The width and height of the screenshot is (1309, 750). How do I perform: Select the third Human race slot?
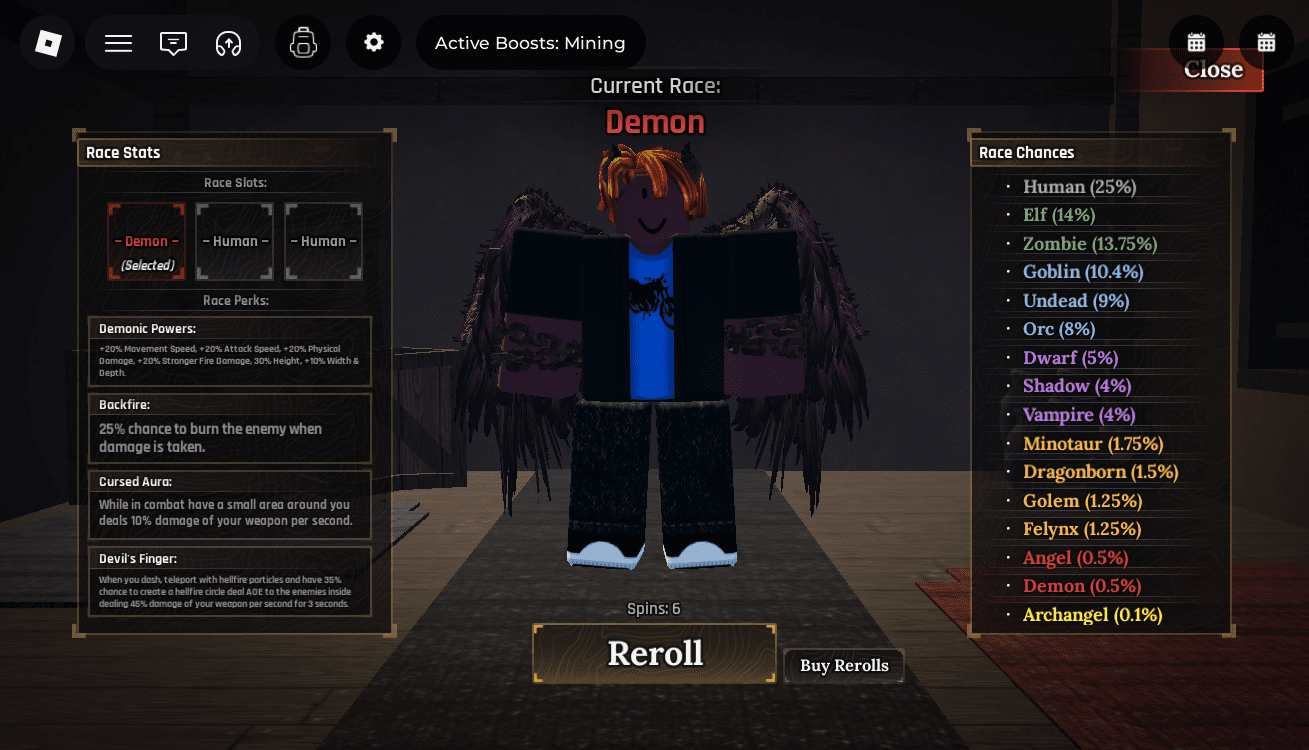(323, 241)
